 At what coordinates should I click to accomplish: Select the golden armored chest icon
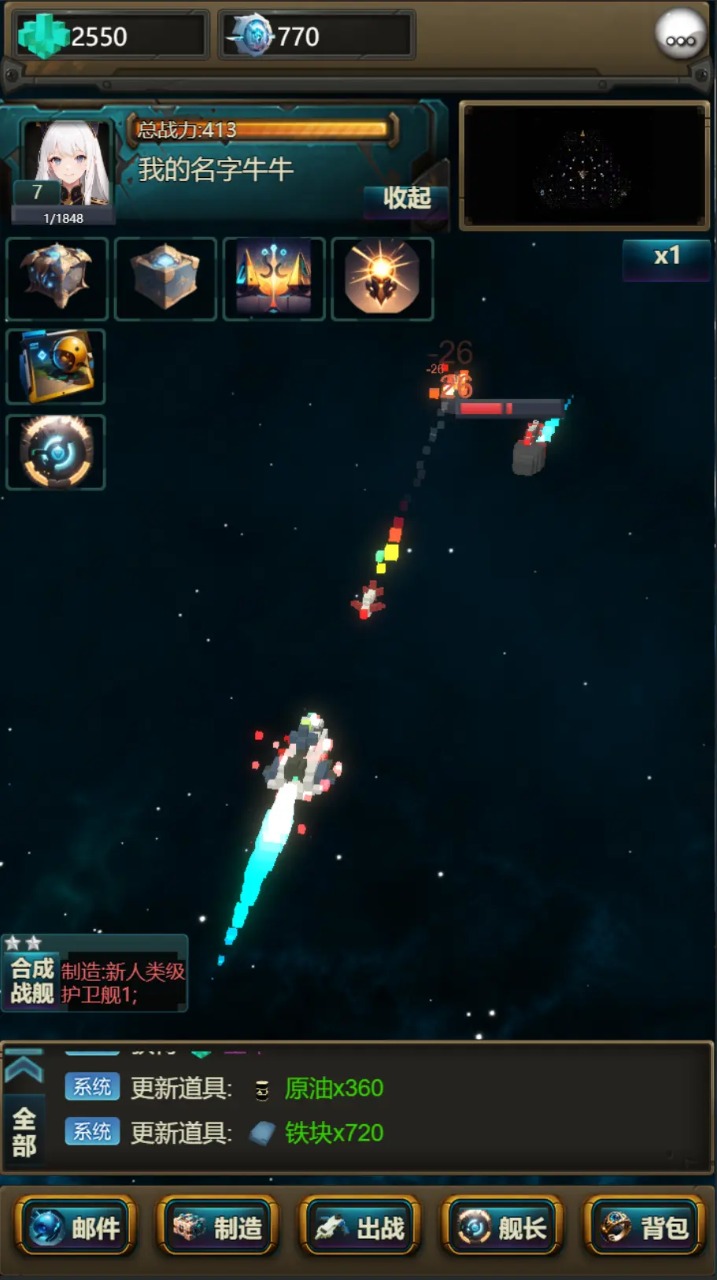pyautogui.click(x=56, y=278)
